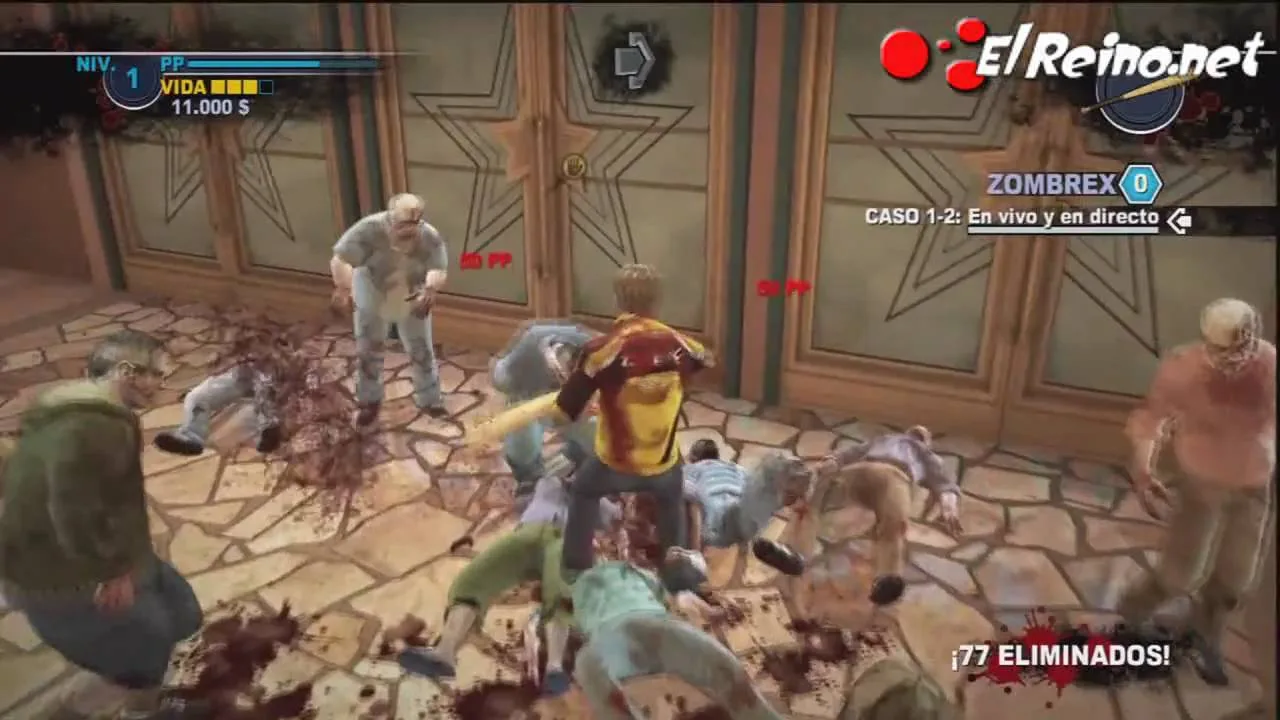Open the ElReino.net watermark logo
1280x720 pixels.
1070,55
